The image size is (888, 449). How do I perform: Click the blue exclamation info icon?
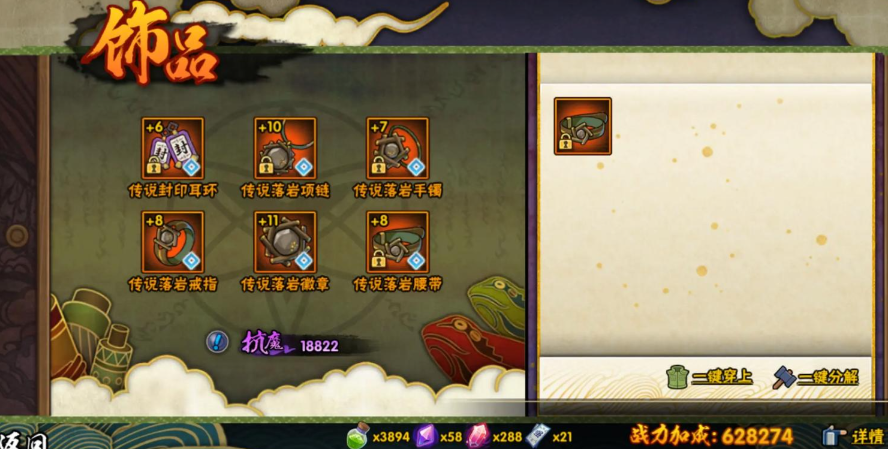(x=217, y=342)
